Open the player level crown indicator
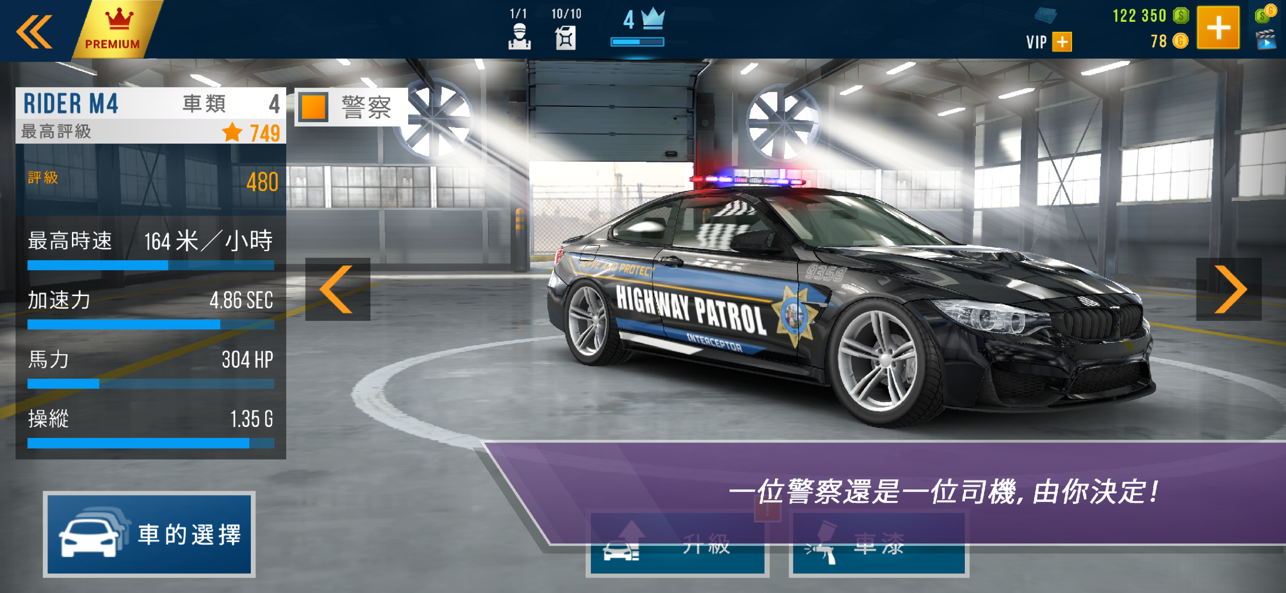 point(637,26)
